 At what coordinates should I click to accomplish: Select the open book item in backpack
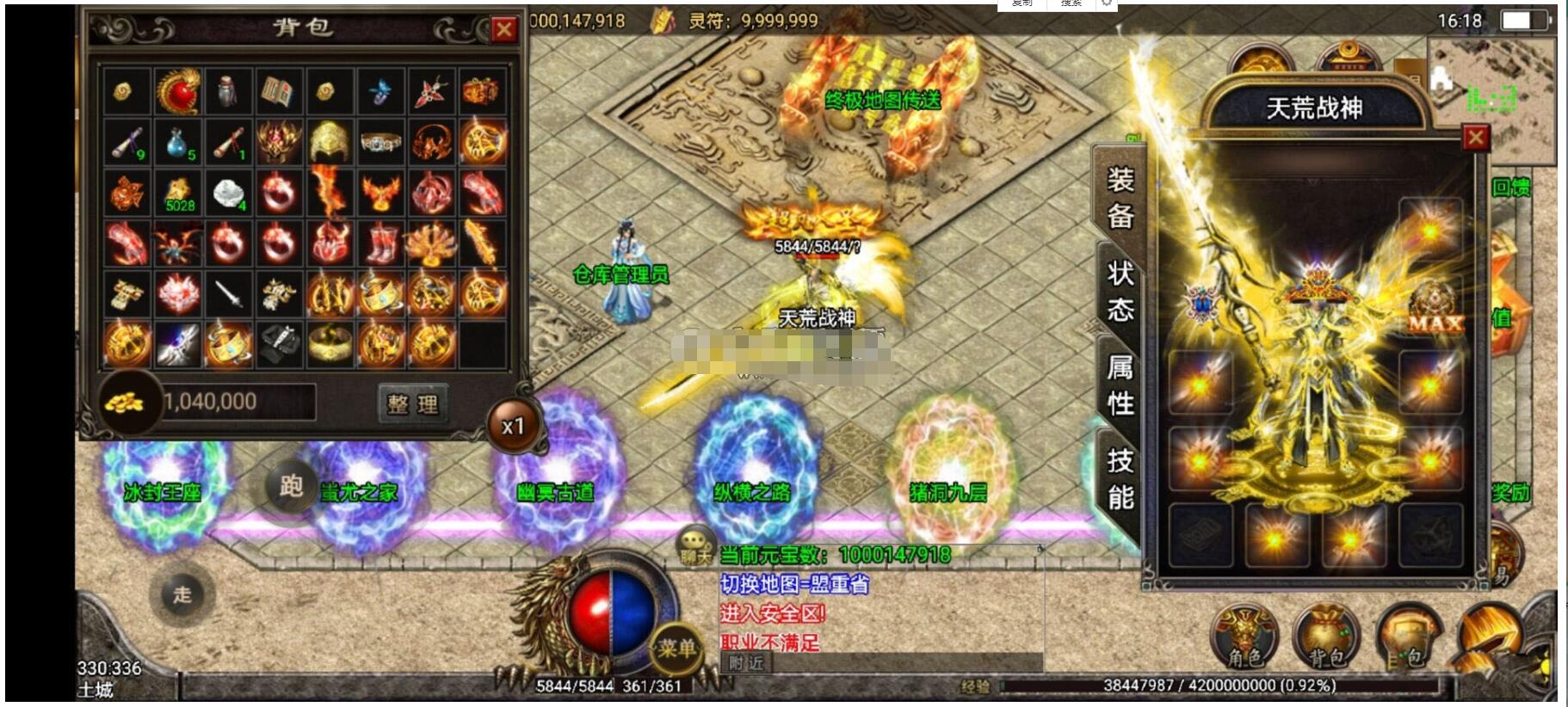279,91
